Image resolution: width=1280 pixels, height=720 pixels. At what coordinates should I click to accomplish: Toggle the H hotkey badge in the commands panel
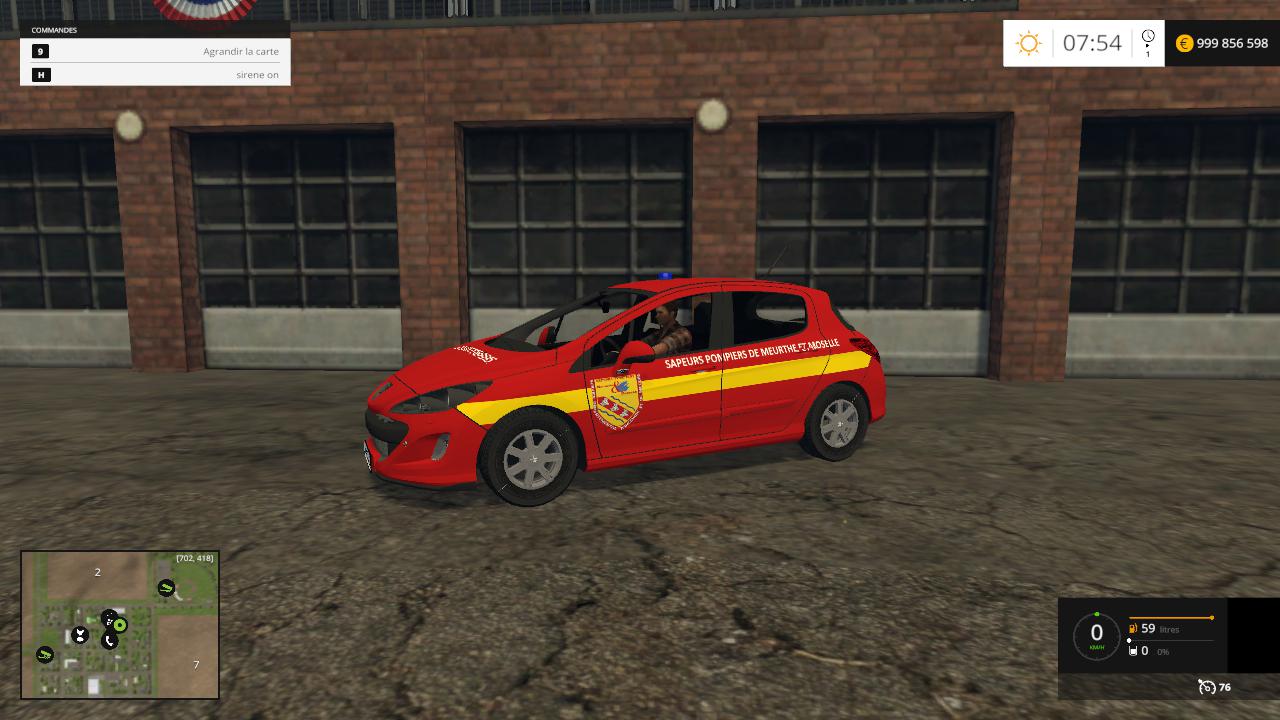pos(40,74)
